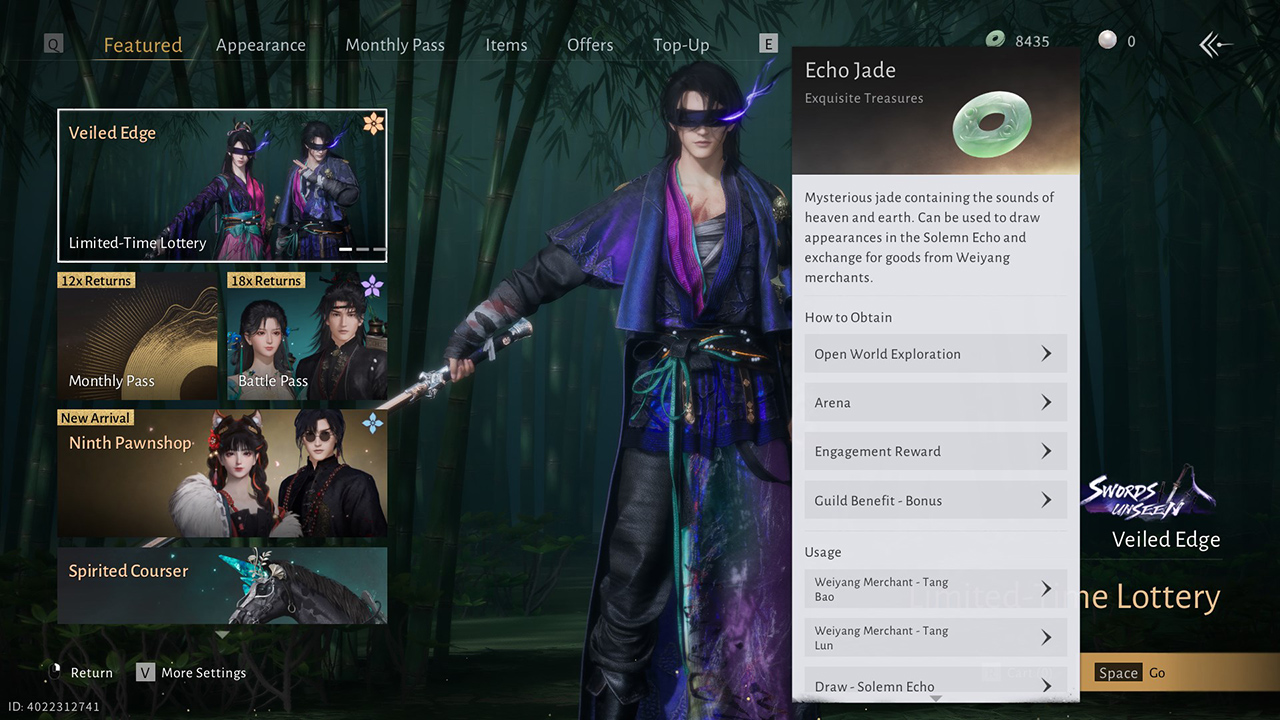Click the pearl currency icon showing 0
Image resolution: width=1280 pixels, height=720 pixels.
pyautogui.click(x=1106, y=38)
